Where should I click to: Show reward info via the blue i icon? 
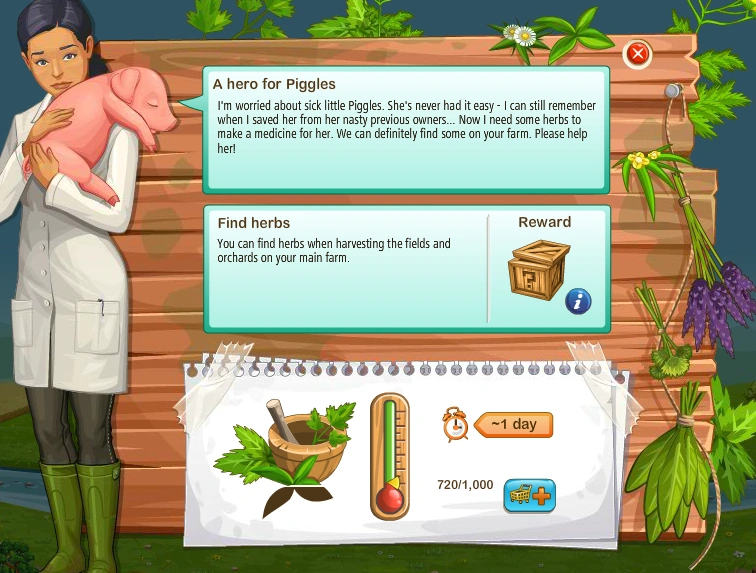[578, 300]
